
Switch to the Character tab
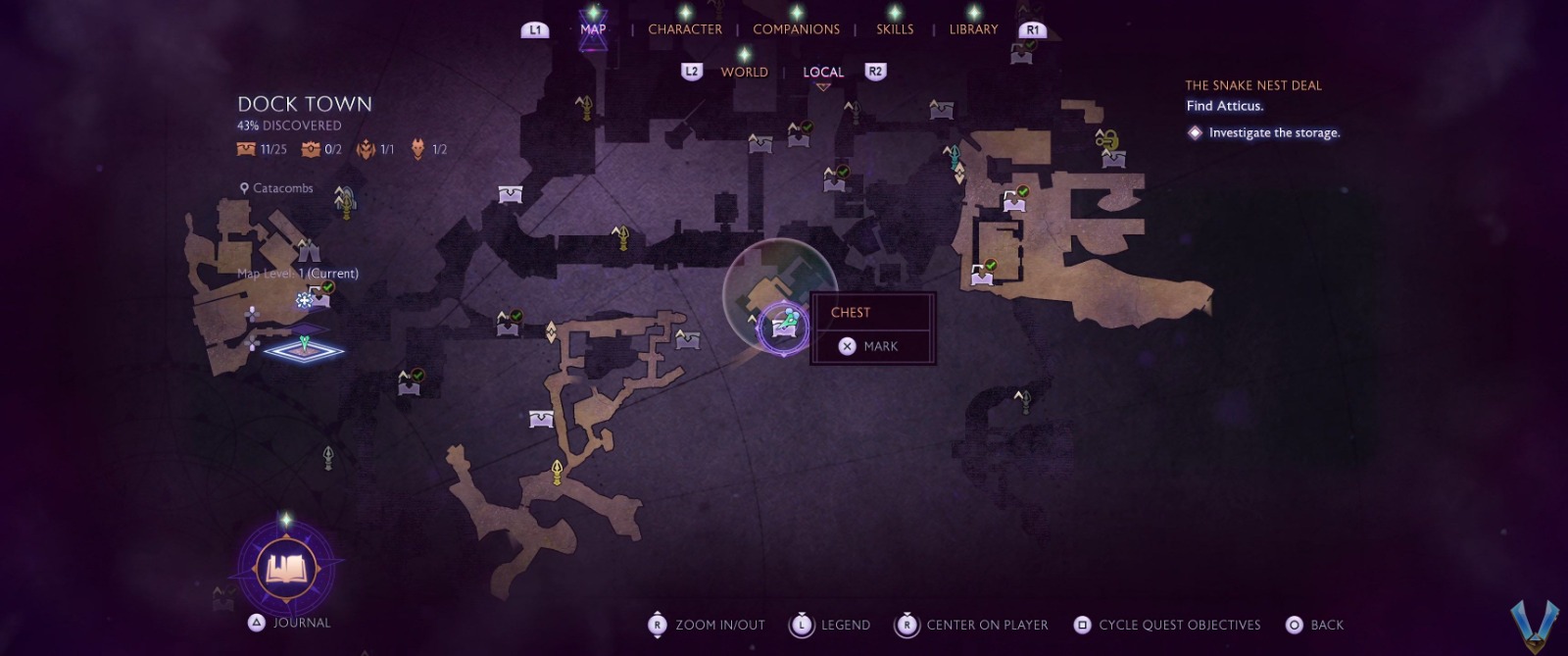pyautogui.click(x=684, y=29)
